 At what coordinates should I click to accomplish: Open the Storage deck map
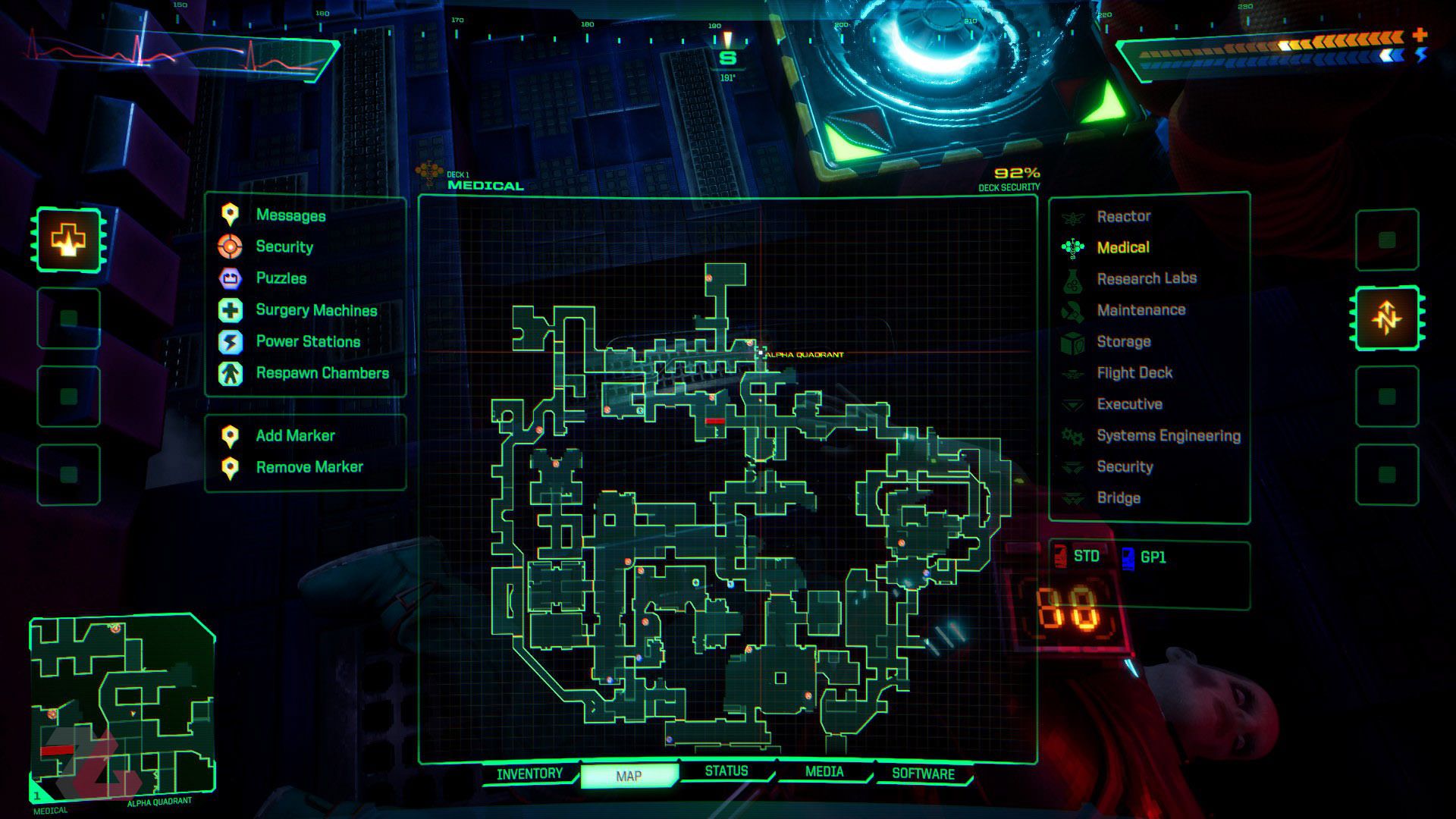pyautogui.click(x=1123, y=342)
